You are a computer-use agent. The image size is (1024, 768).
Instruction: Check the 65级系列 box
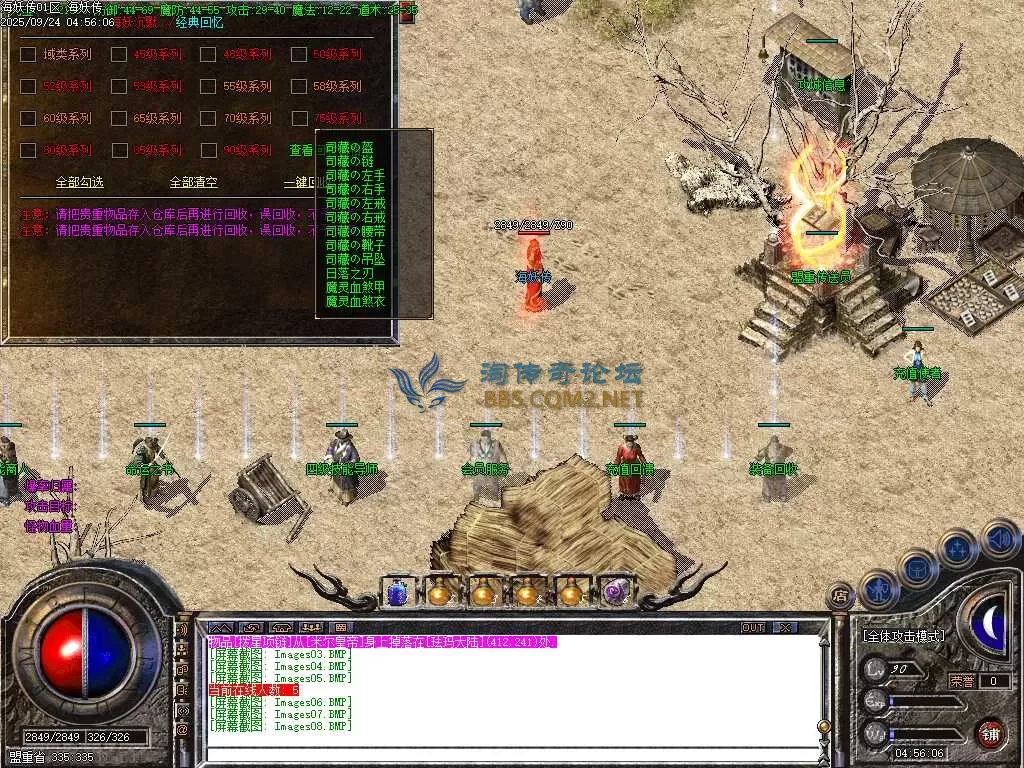(x=119, y=119)
